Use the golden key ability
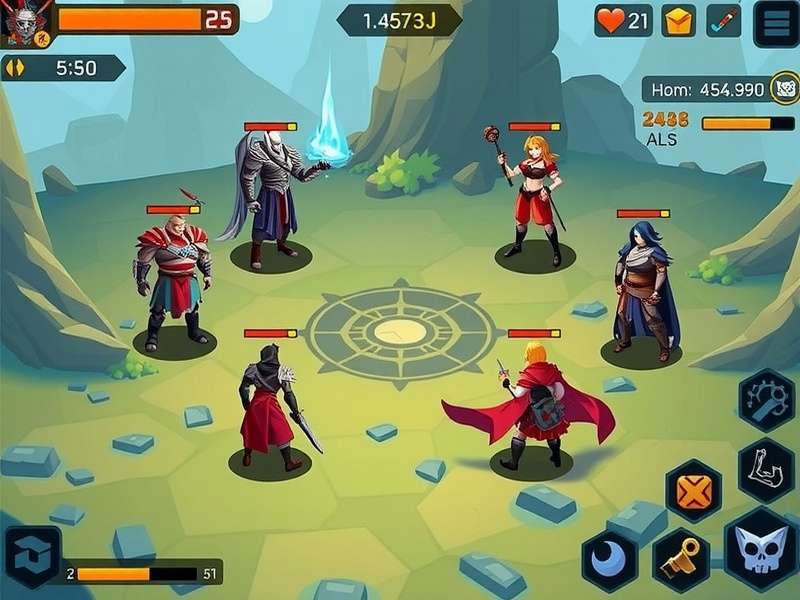The image size is (800, 600). click(681, 562)
